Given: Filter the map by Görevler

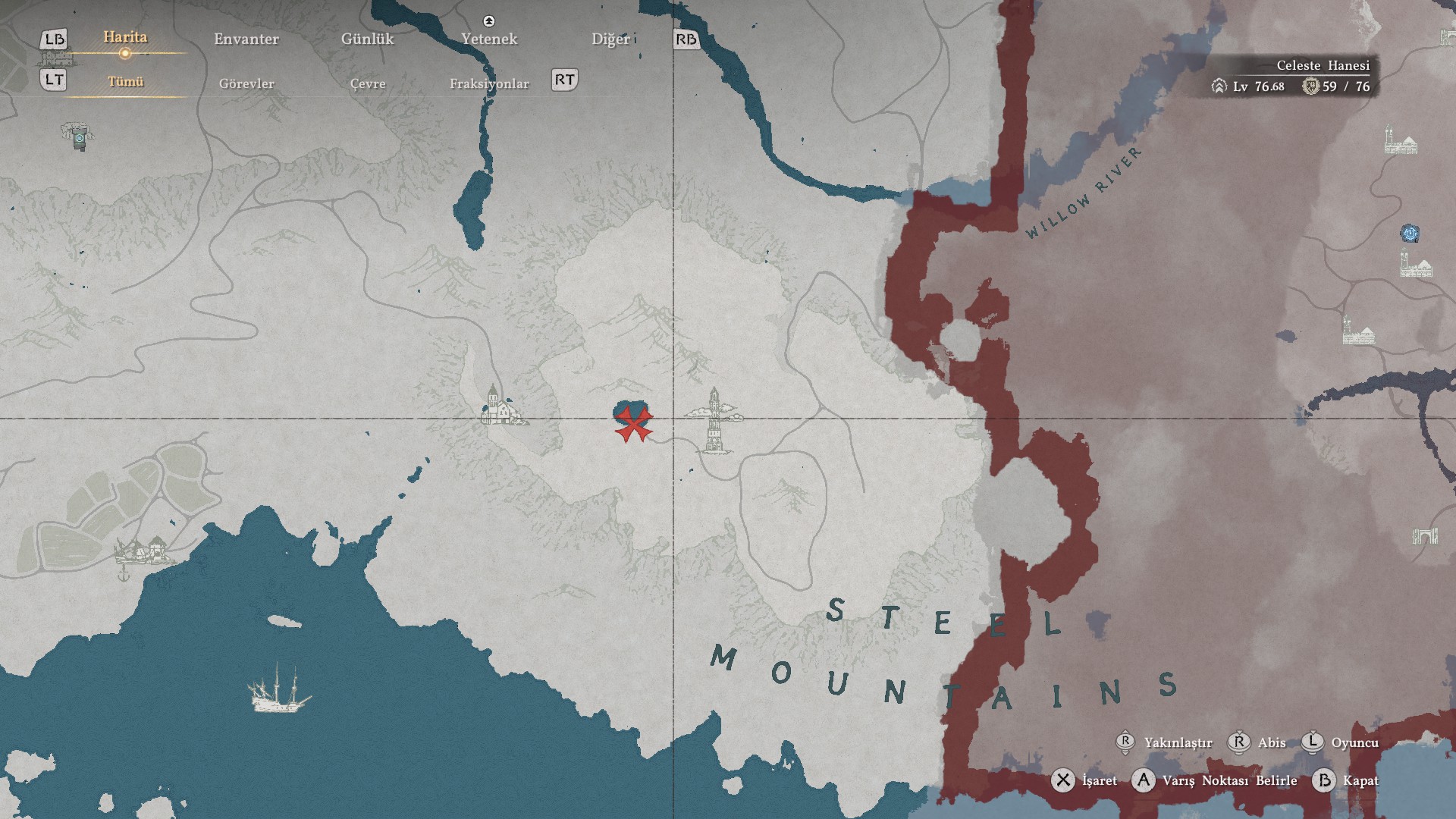Looking at the screenshot, I should pos(246,83).
